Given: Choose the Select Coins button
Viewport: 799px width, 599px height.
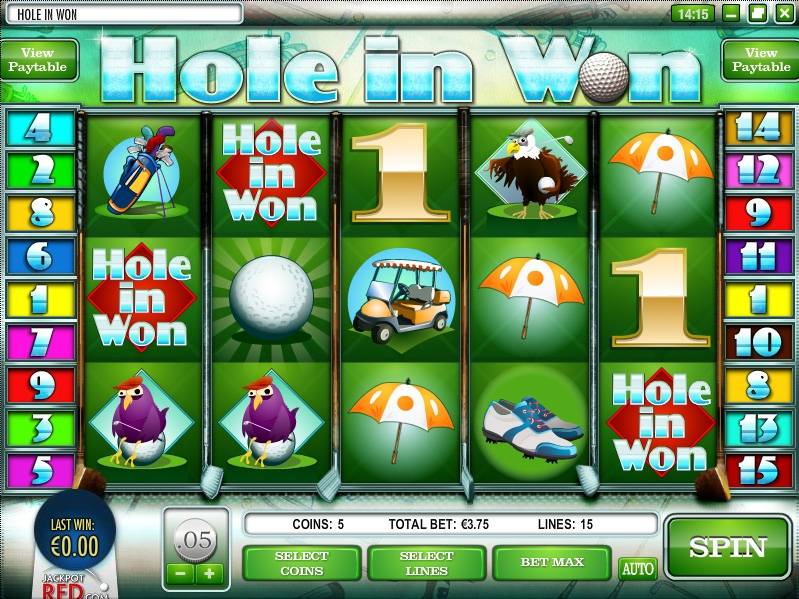Looking at the screenshot, I should (302, 563).
